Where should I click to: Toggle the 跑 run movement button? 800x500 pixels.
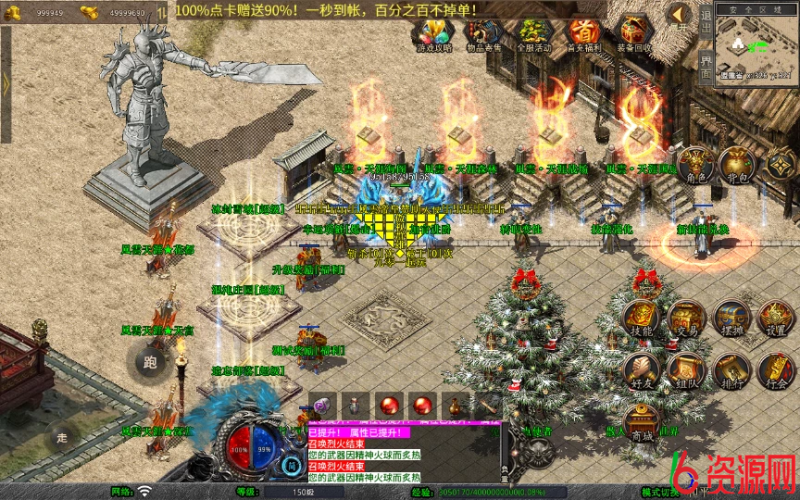tap(150, 361)
